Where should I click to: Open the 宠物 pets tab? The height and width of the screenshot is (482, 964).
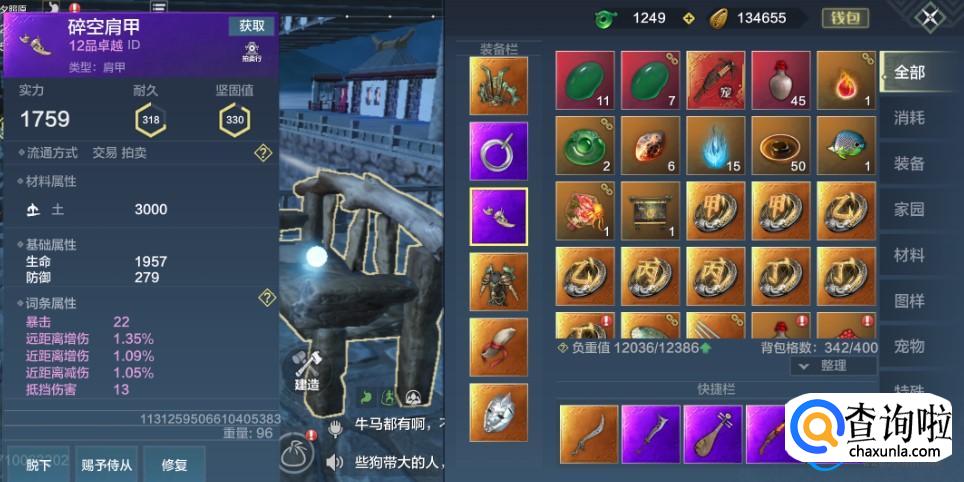click(x=909, y=347)
